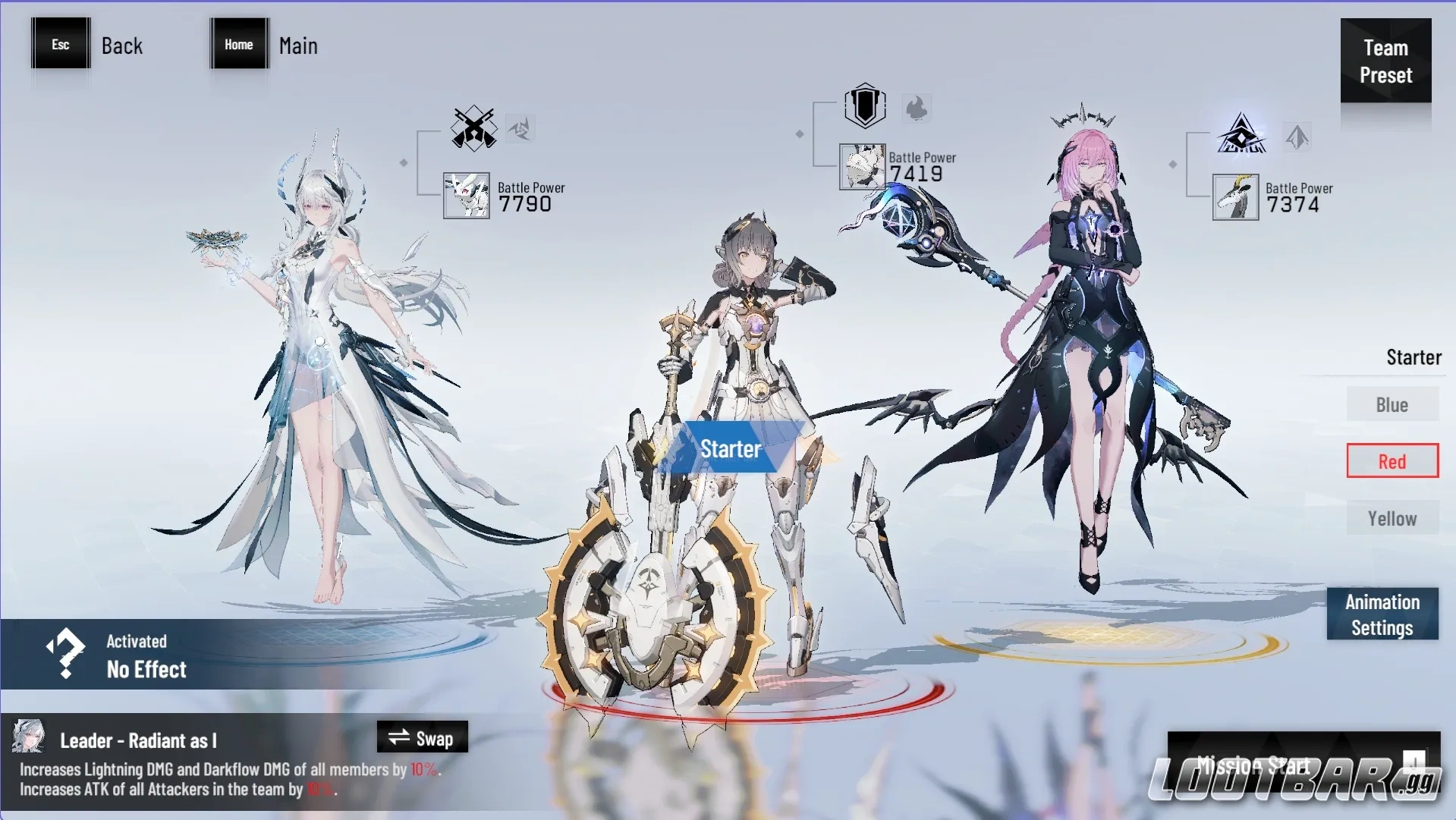The height and width of the screenshot is (820, 1456).
Task: Click the shuriken element icon next to the guns emblem
Action: coord(520,128)
